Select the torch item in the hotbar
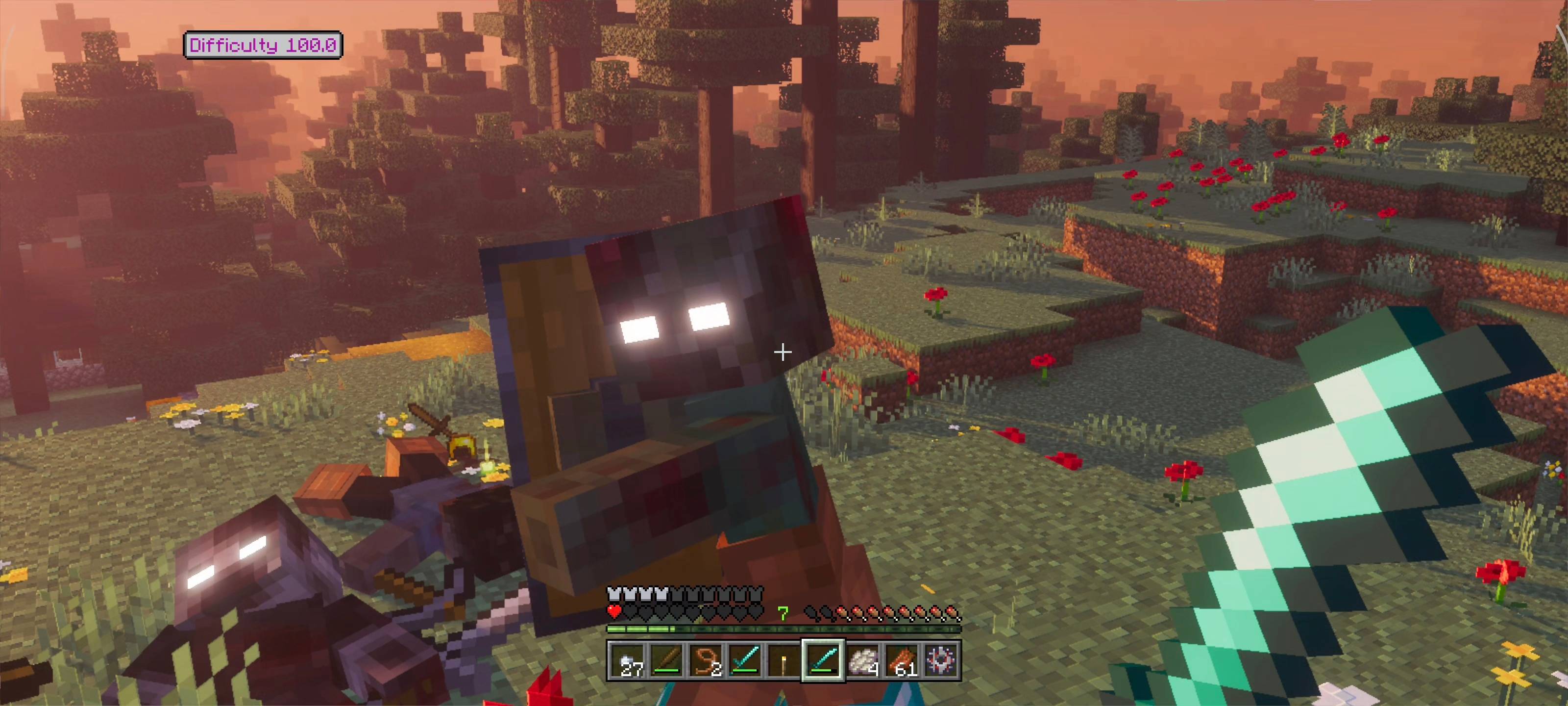1568x706 pixels. pos(785,661)
